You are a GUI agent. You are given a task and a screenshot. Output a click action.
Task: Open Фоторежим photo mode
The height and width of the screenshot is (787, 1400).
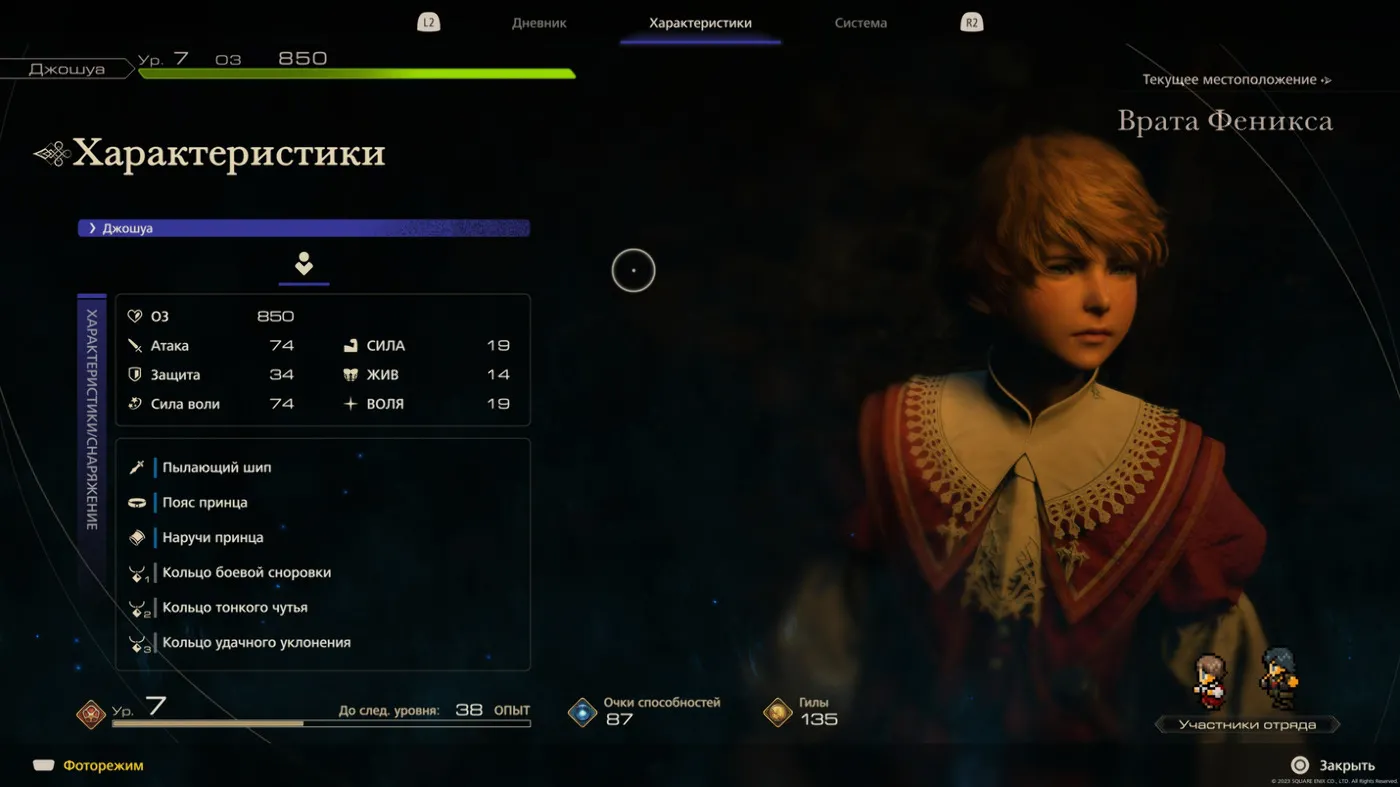click(x=103, y=765)
